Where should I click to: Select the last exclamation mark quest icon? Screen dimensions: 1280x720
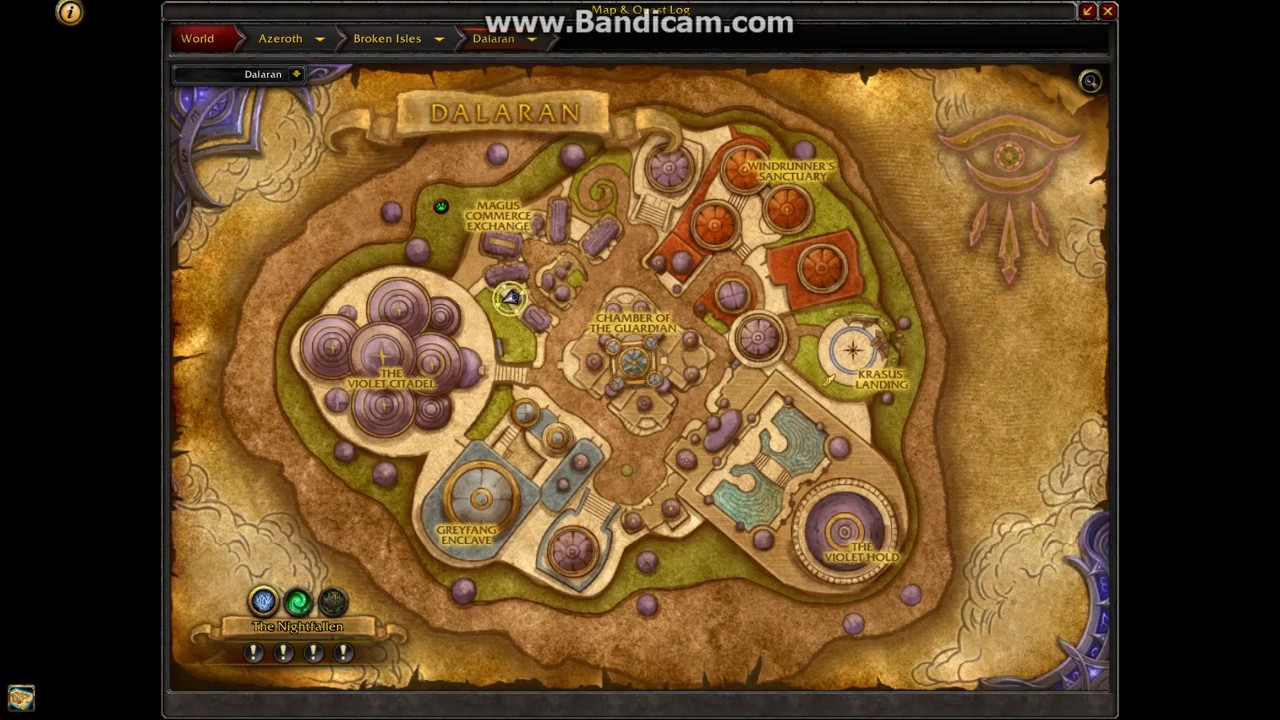343,651
